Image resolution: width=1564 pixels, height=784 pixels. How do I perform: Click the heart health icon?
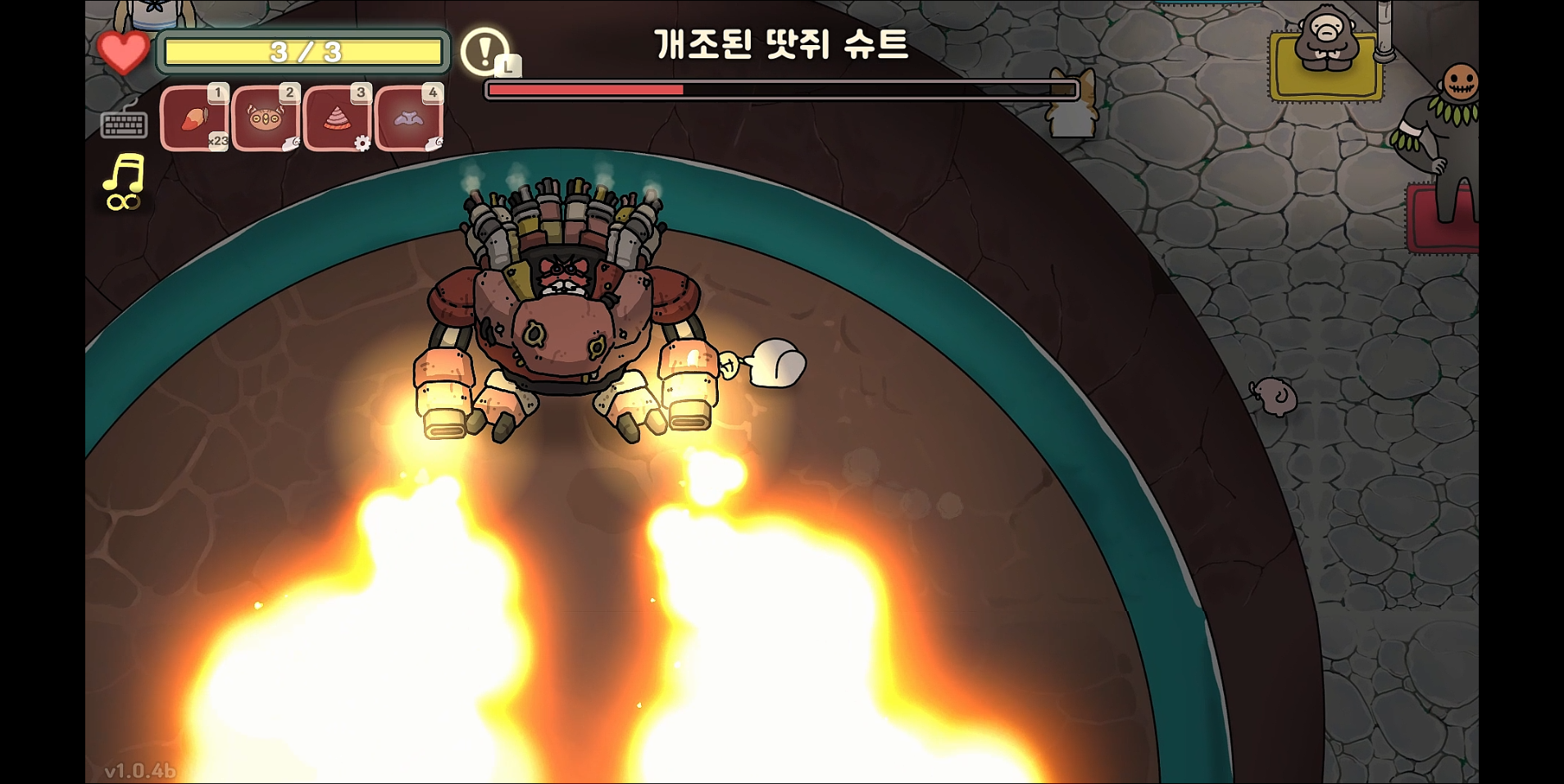(124, 54)
